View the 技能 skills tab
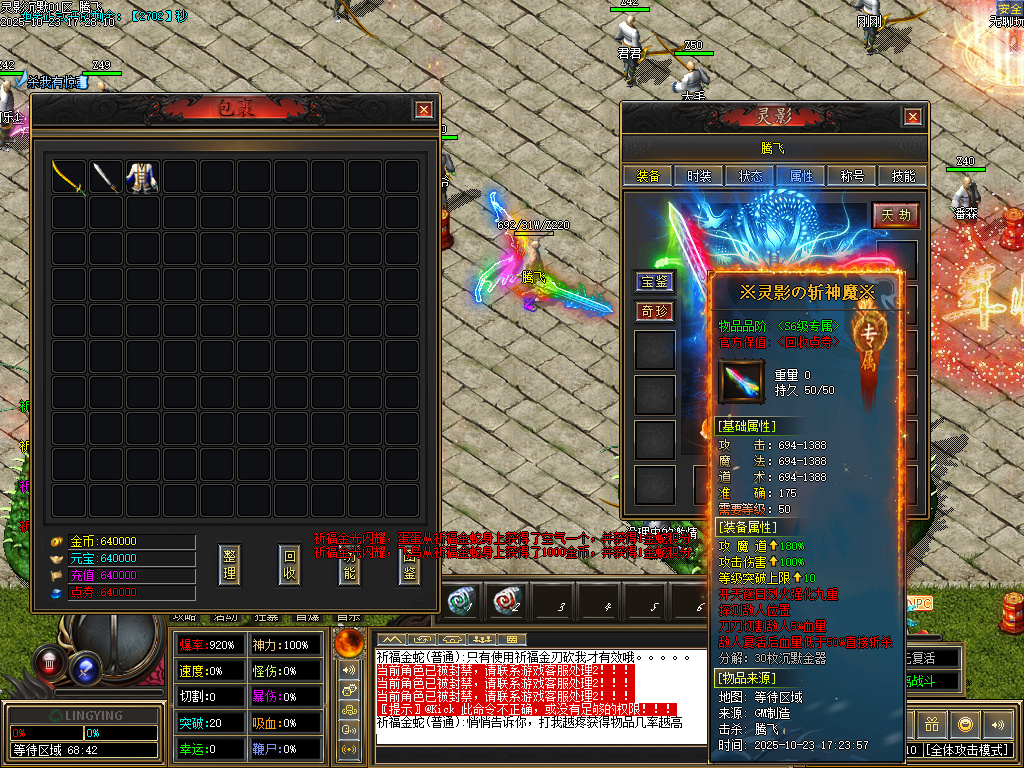The width and height of the screenshot is (1024, 768). click(x=903, y=176)
